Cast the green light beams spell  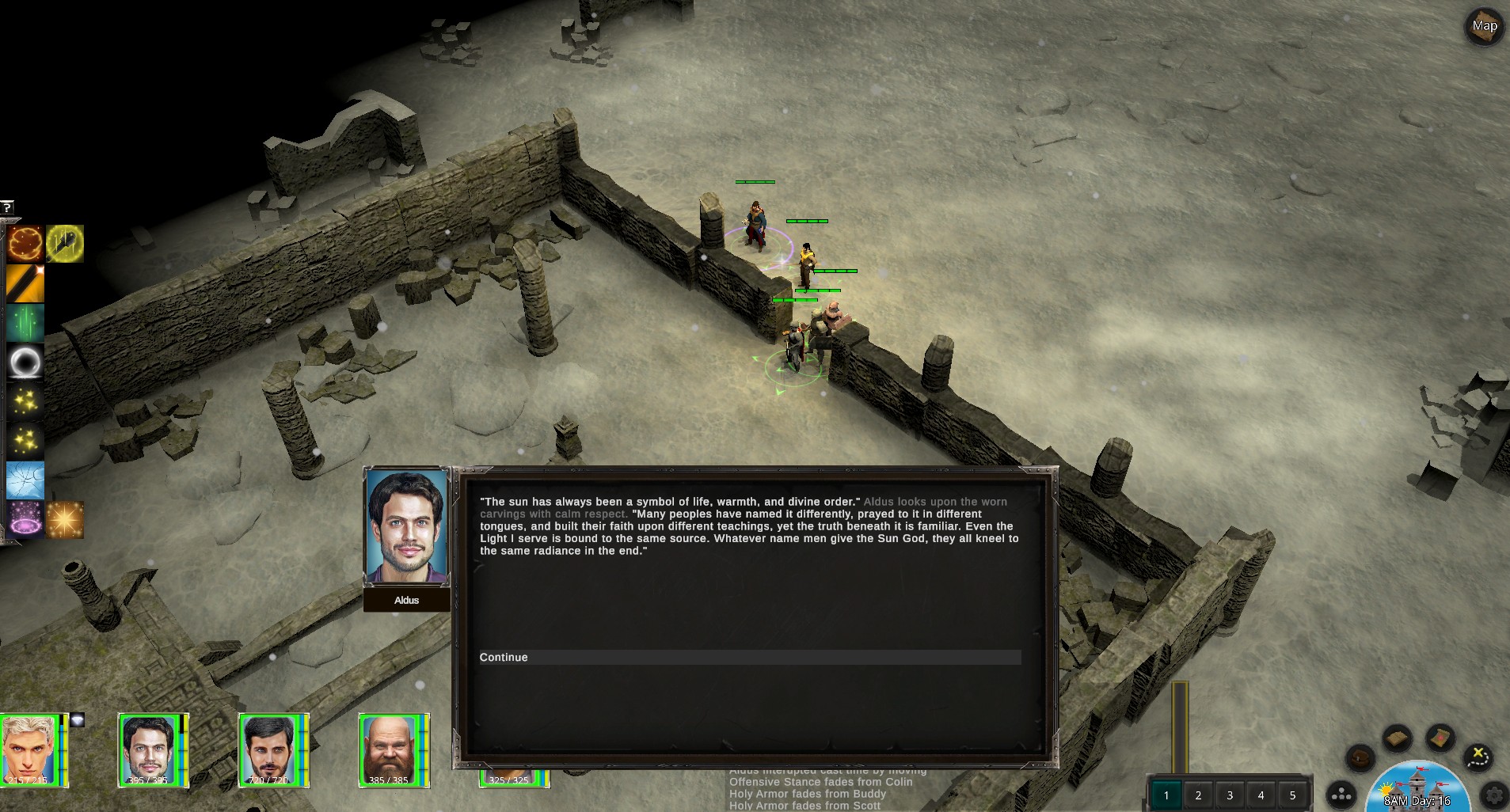25,323
